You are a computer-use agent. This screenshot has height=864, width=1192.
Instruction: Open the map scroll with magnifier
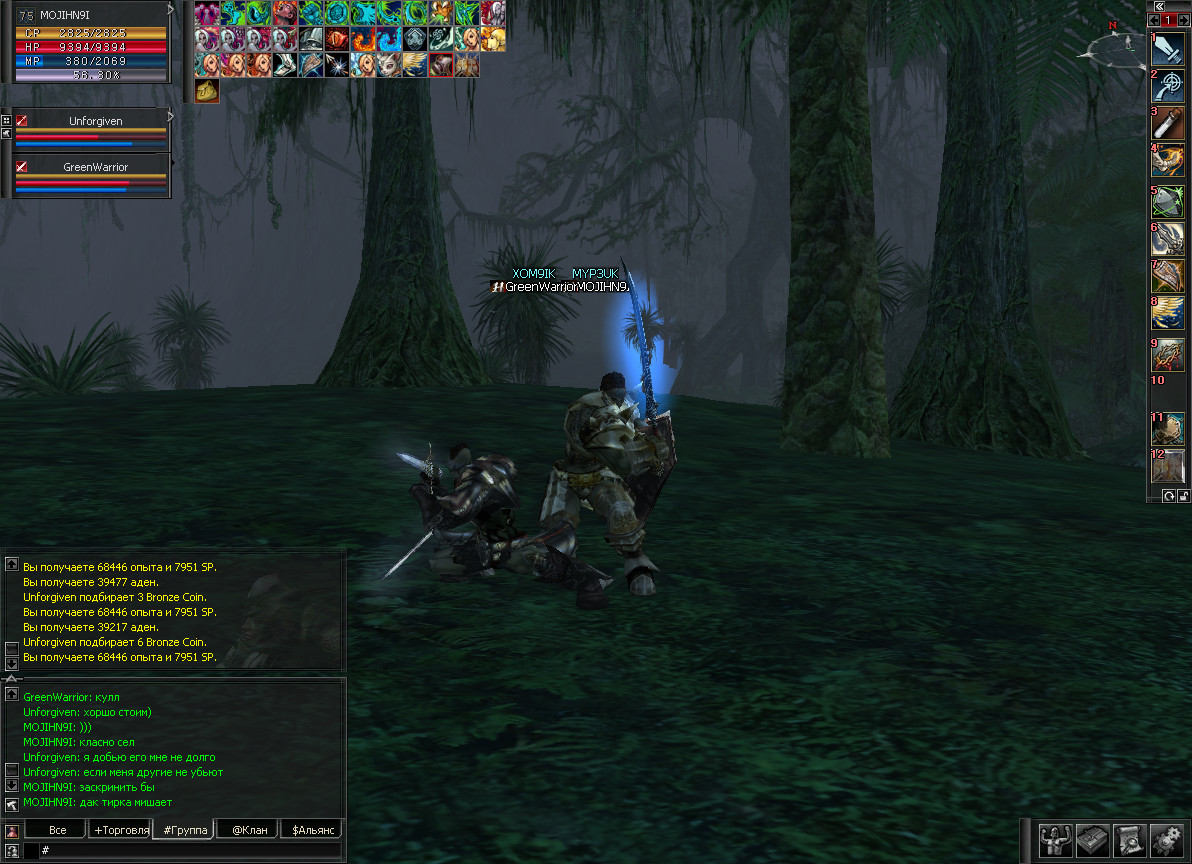coord(1128,841)
